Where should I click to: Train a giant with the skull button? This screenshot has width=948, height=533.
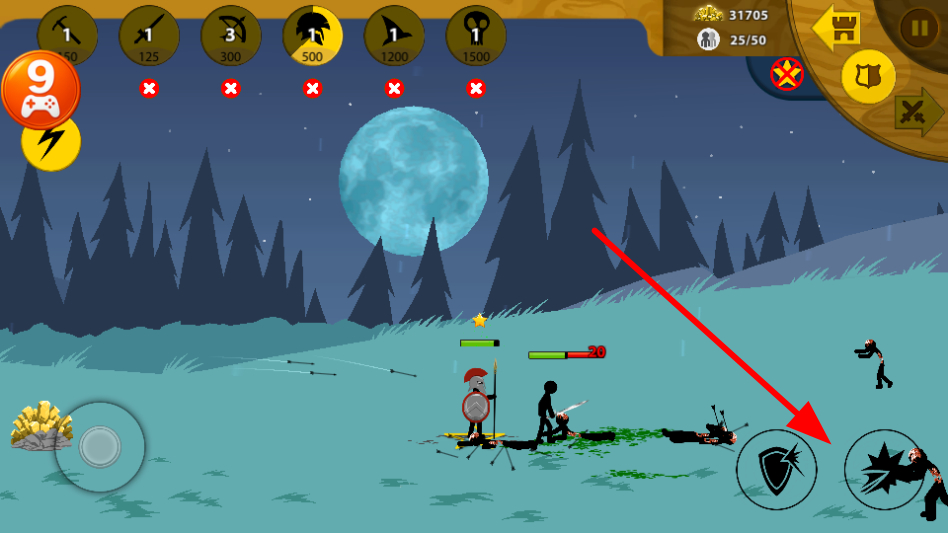coord(476,36)
